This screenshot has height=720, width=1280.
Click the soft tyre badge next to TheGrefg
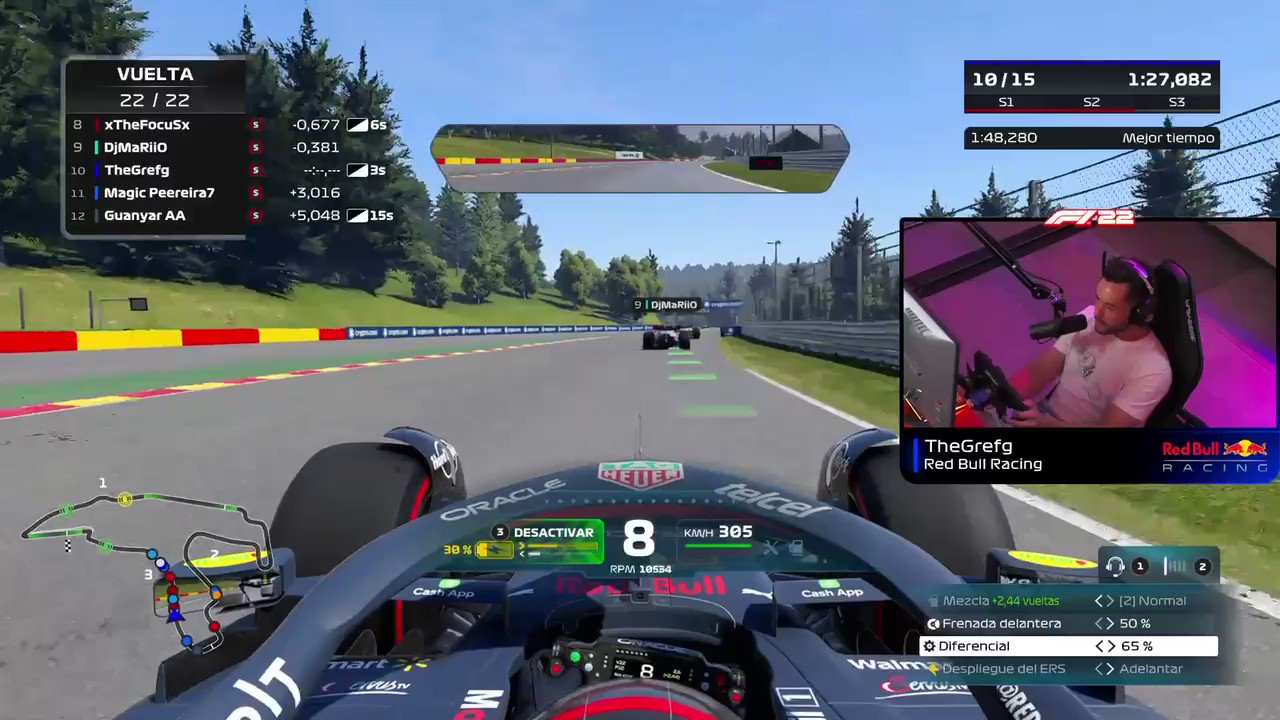point(255,170)
